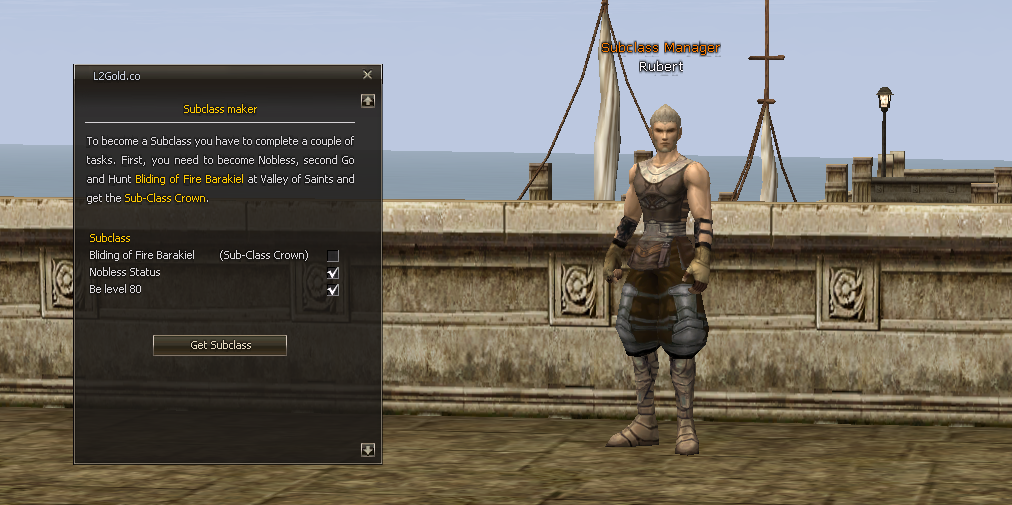The height and width of the screenshot is (505, 1012).
Task: Toggle the Be level 80 checkbox
Action: 333,290
